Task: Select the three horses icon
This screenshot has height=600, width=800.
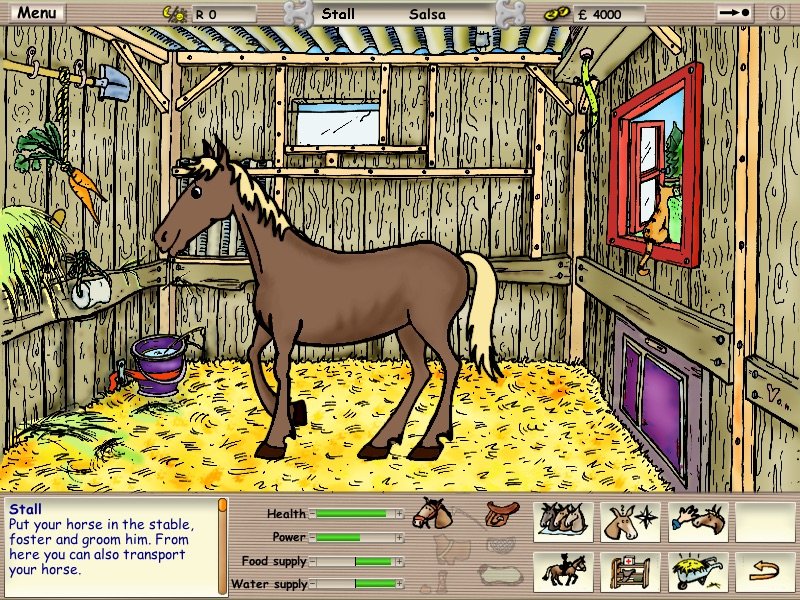Action: pyautogui.click(x=563, y=521)
